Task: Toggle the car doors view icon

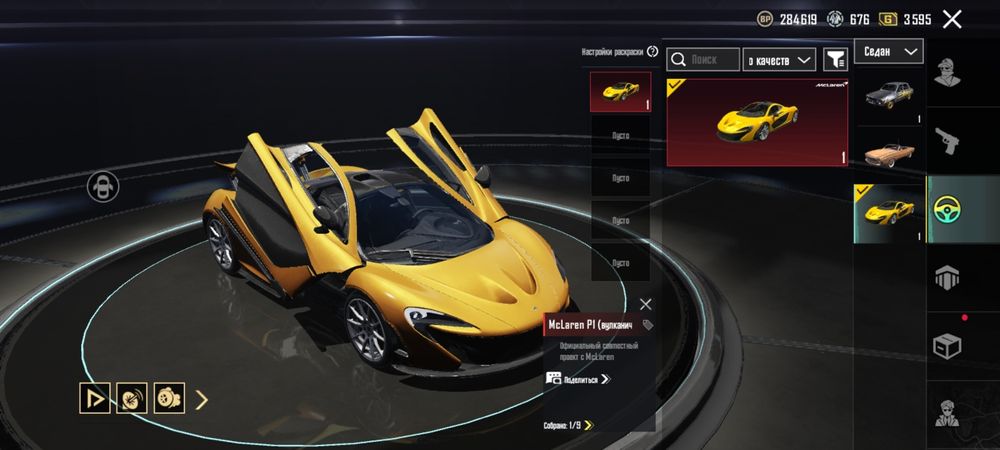Action: point(103,186)
